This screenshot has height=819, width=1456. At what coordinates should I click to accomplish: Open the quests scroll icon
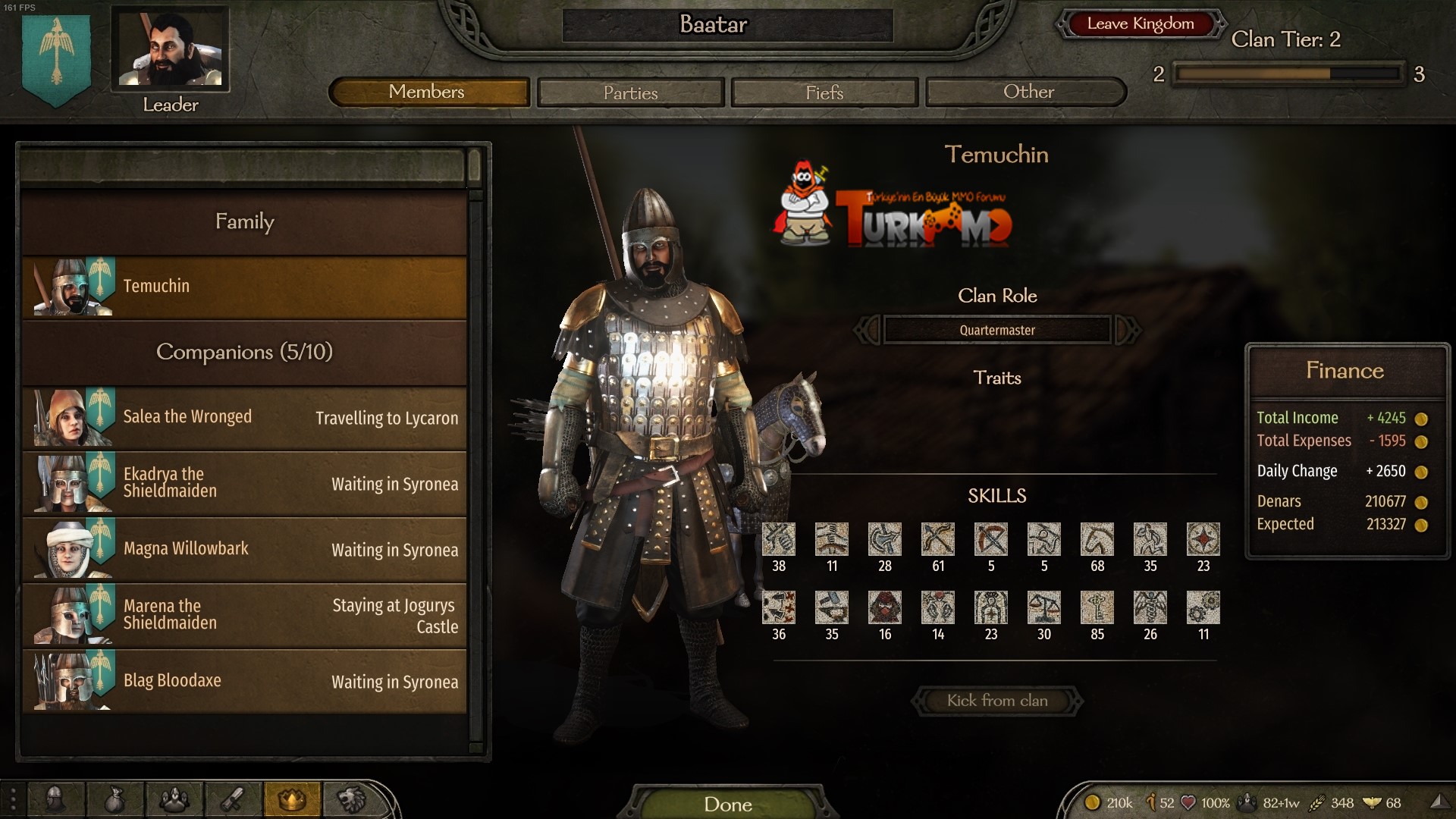click(233, 799)
